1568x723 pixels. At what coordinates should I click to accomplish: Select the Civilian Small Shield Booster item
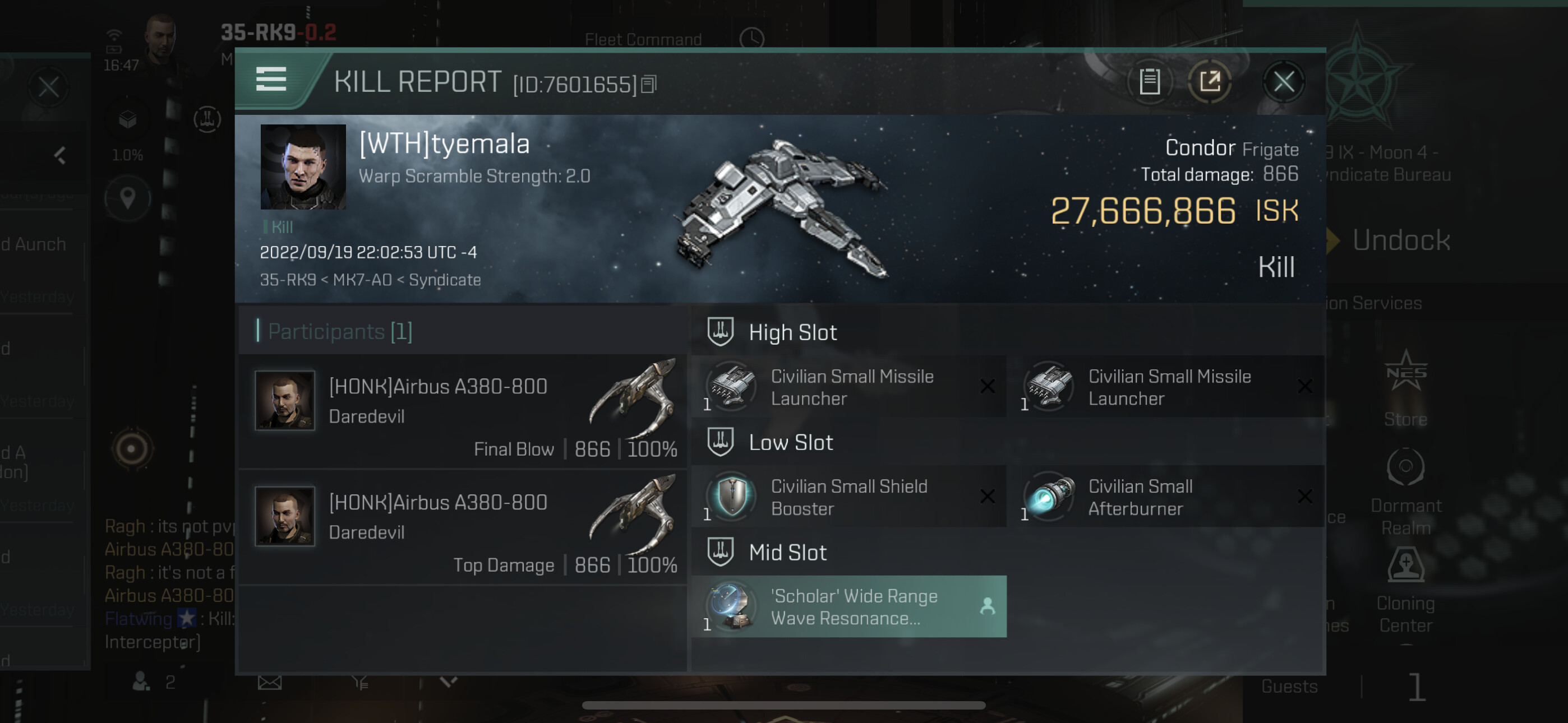coord(848,497)
